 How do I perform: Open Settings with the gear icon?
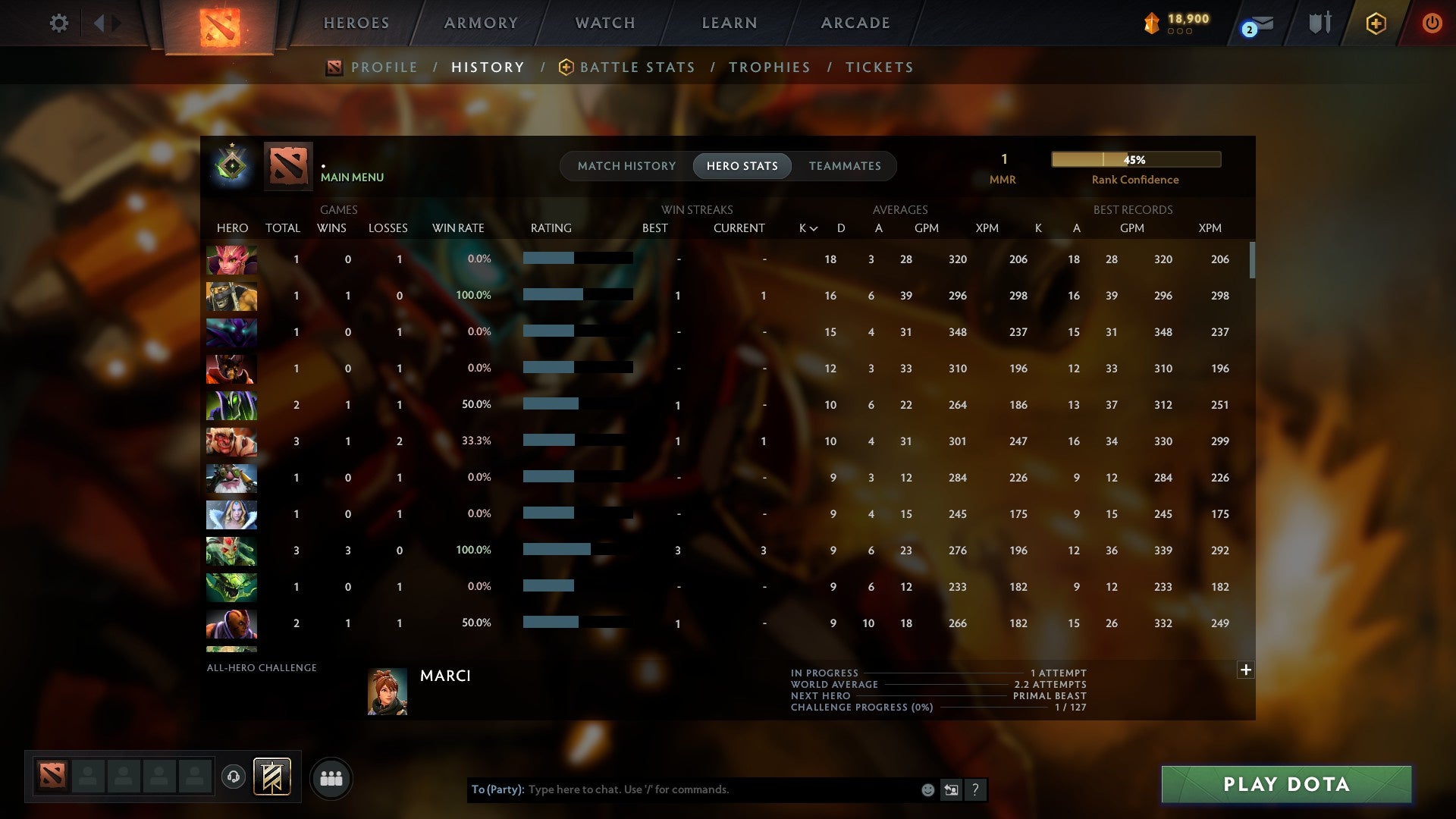click(x=59, y=23)
